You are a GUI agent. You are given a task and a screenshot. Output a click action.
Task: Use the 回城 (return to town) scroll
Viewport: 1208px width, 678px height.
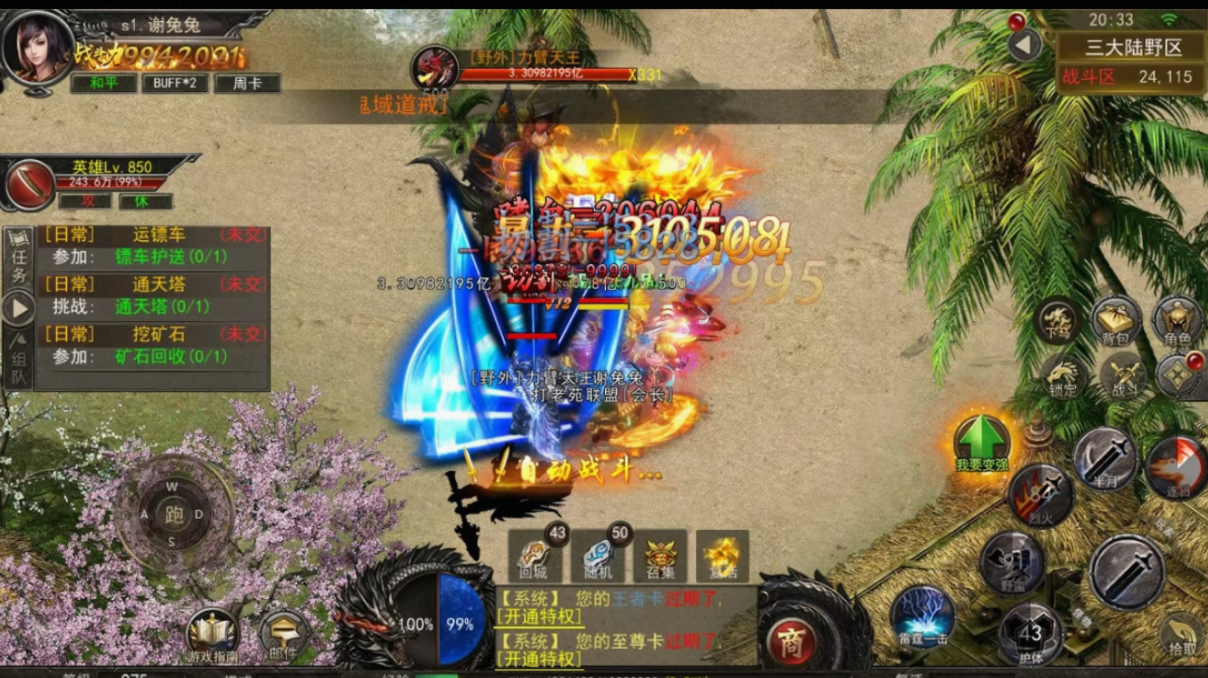[533, 554]
